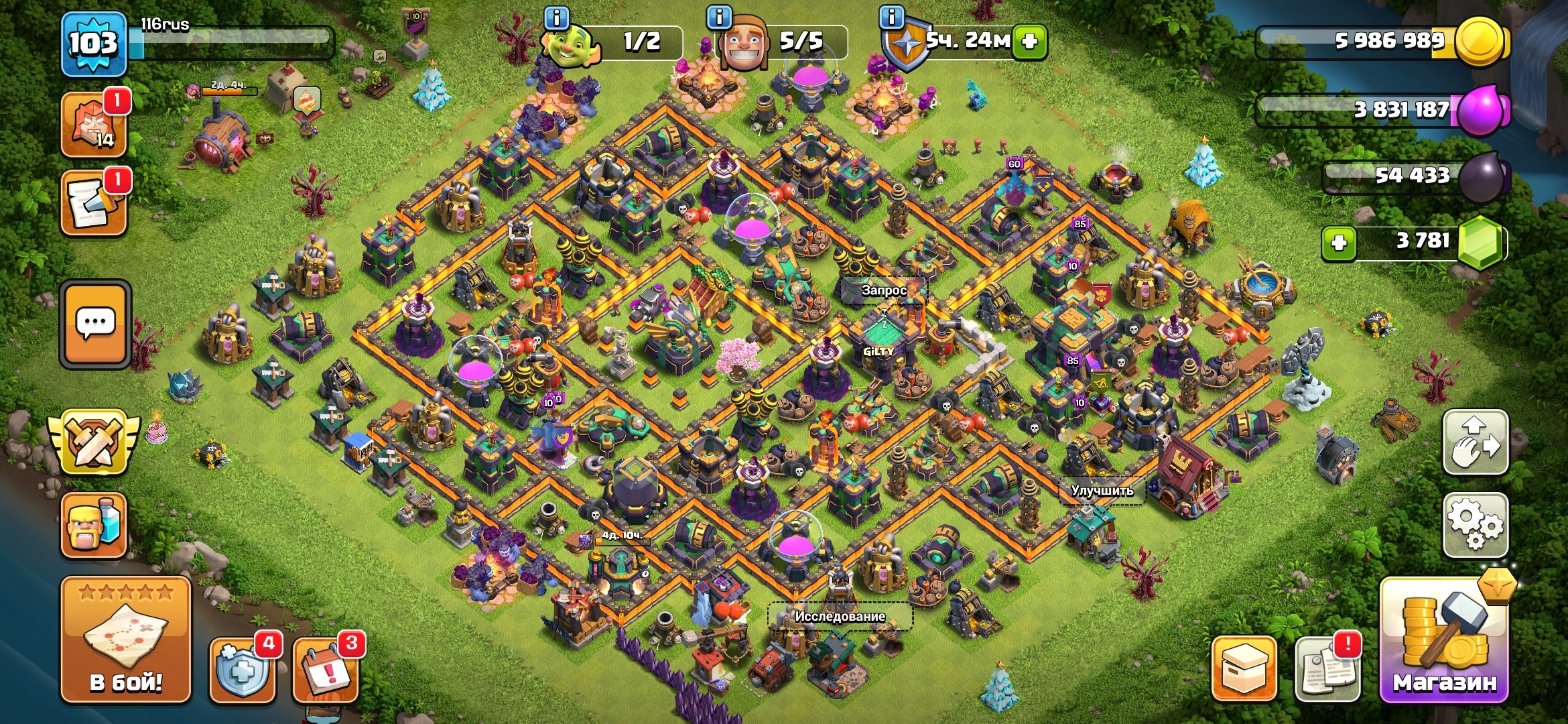1568x724 pixels.
Task: Tap the Исследование research bubble
Action: [x=840, y=616]
